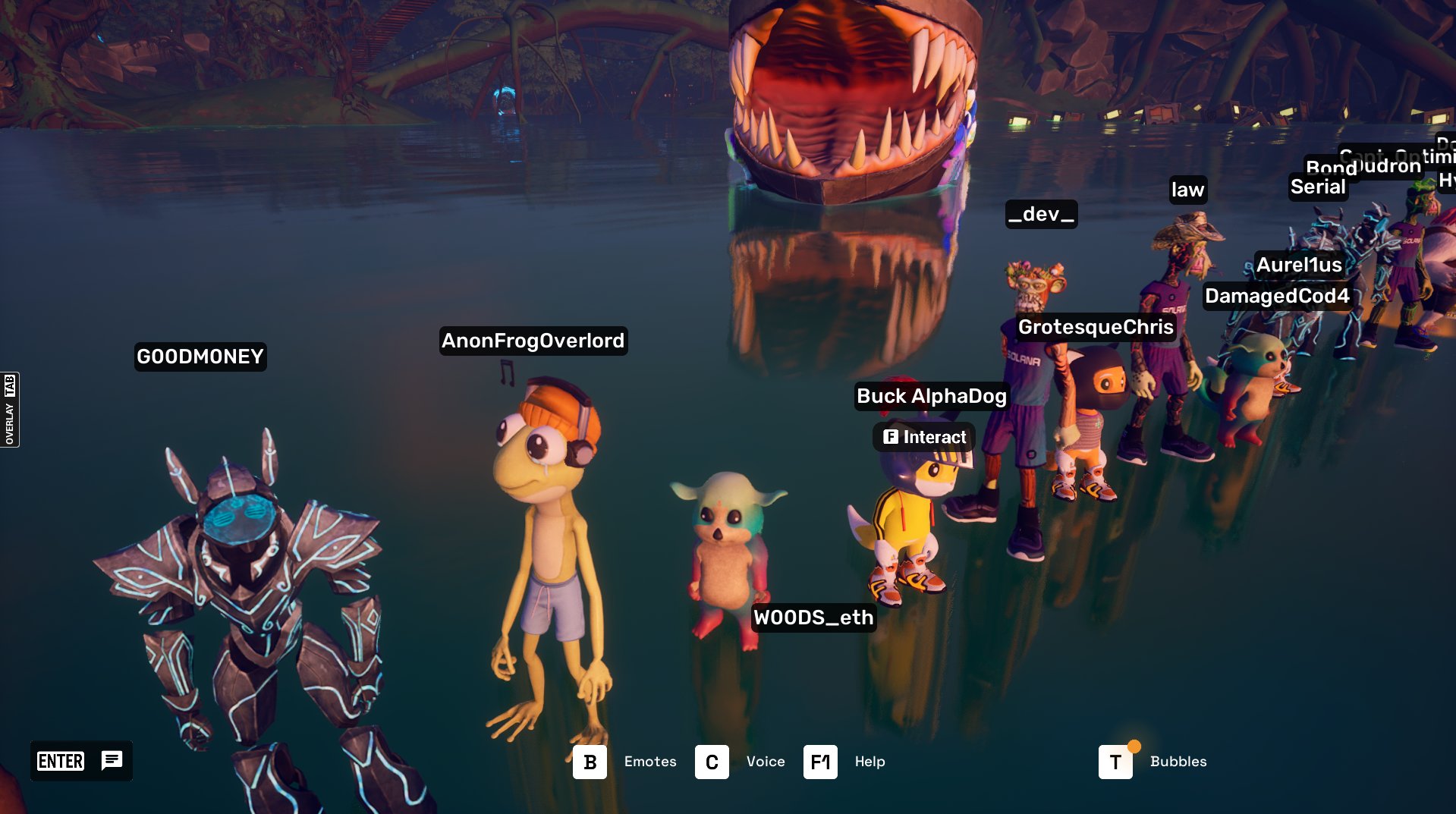Open the Emotes menu

(x=590, y=762)
